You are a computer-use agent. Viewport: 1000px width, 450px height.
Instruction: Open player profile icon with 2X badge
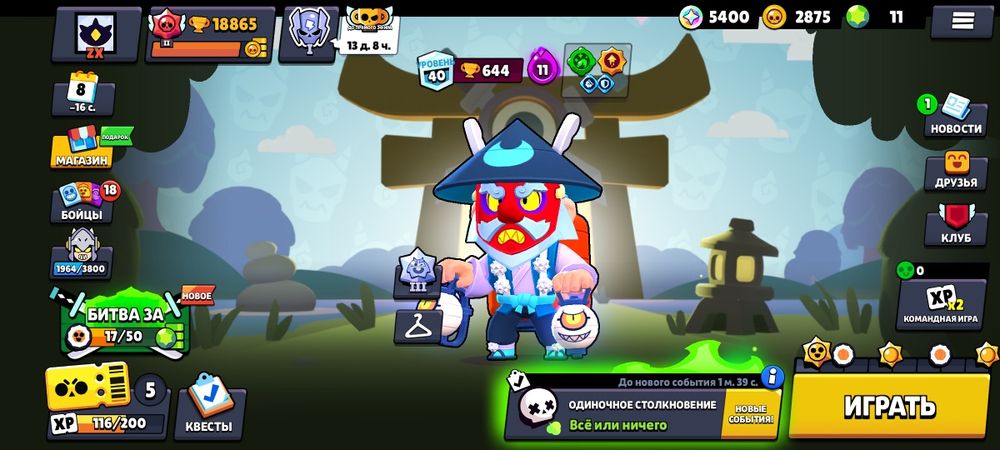click(96, 33)
